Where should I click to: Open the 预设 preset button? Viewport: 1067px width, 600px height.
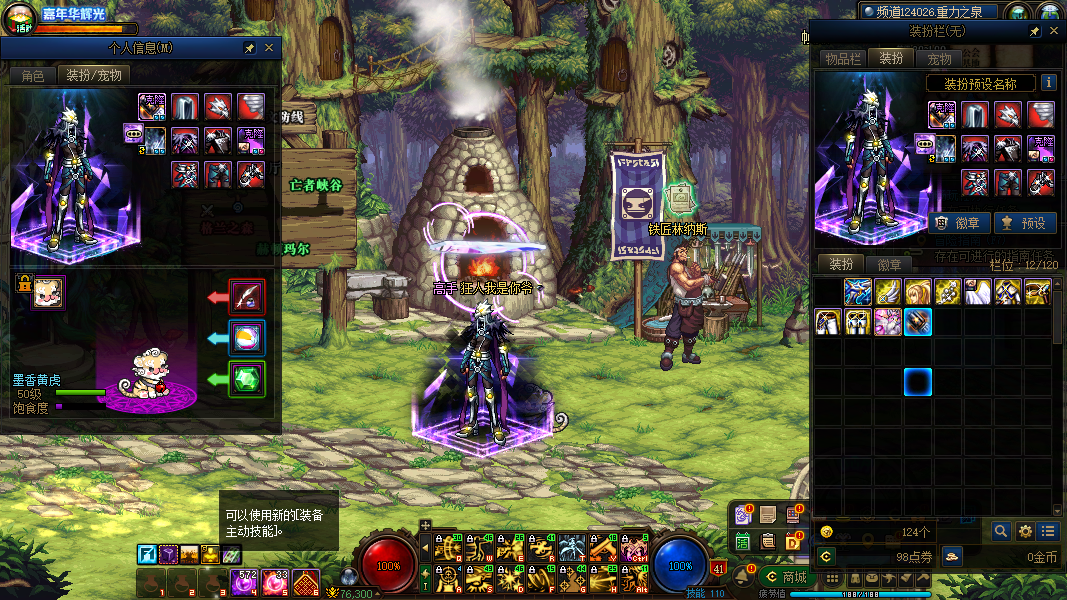pyautogui.click(x=1023, y=223)
